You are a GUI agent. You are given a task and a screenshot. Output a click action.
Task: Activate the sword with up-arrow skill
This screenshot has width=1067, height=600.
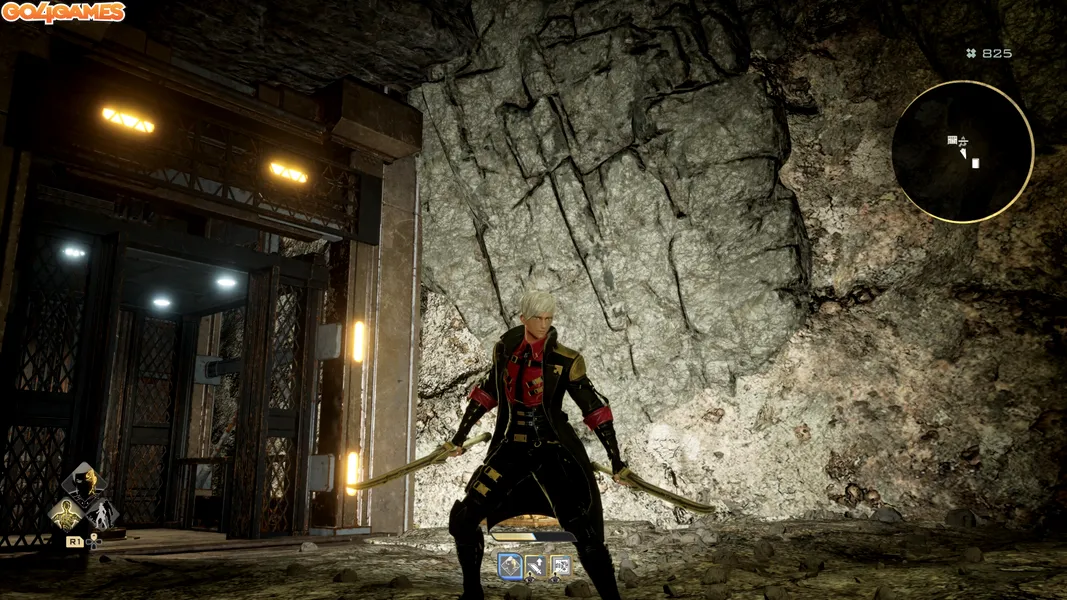[x=535, y=566]
